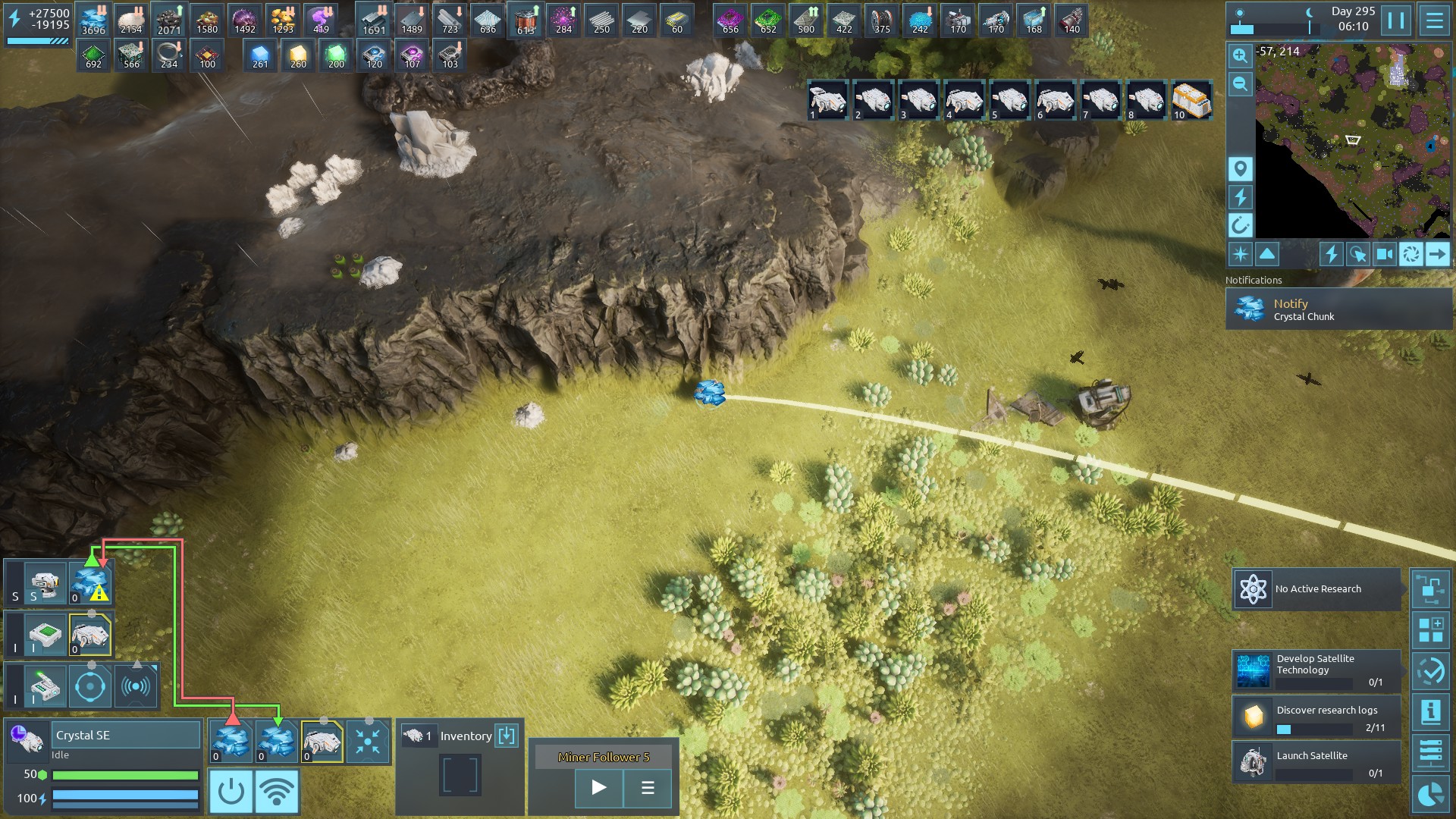Toggle the unit wireless signal button

(277, 791)
